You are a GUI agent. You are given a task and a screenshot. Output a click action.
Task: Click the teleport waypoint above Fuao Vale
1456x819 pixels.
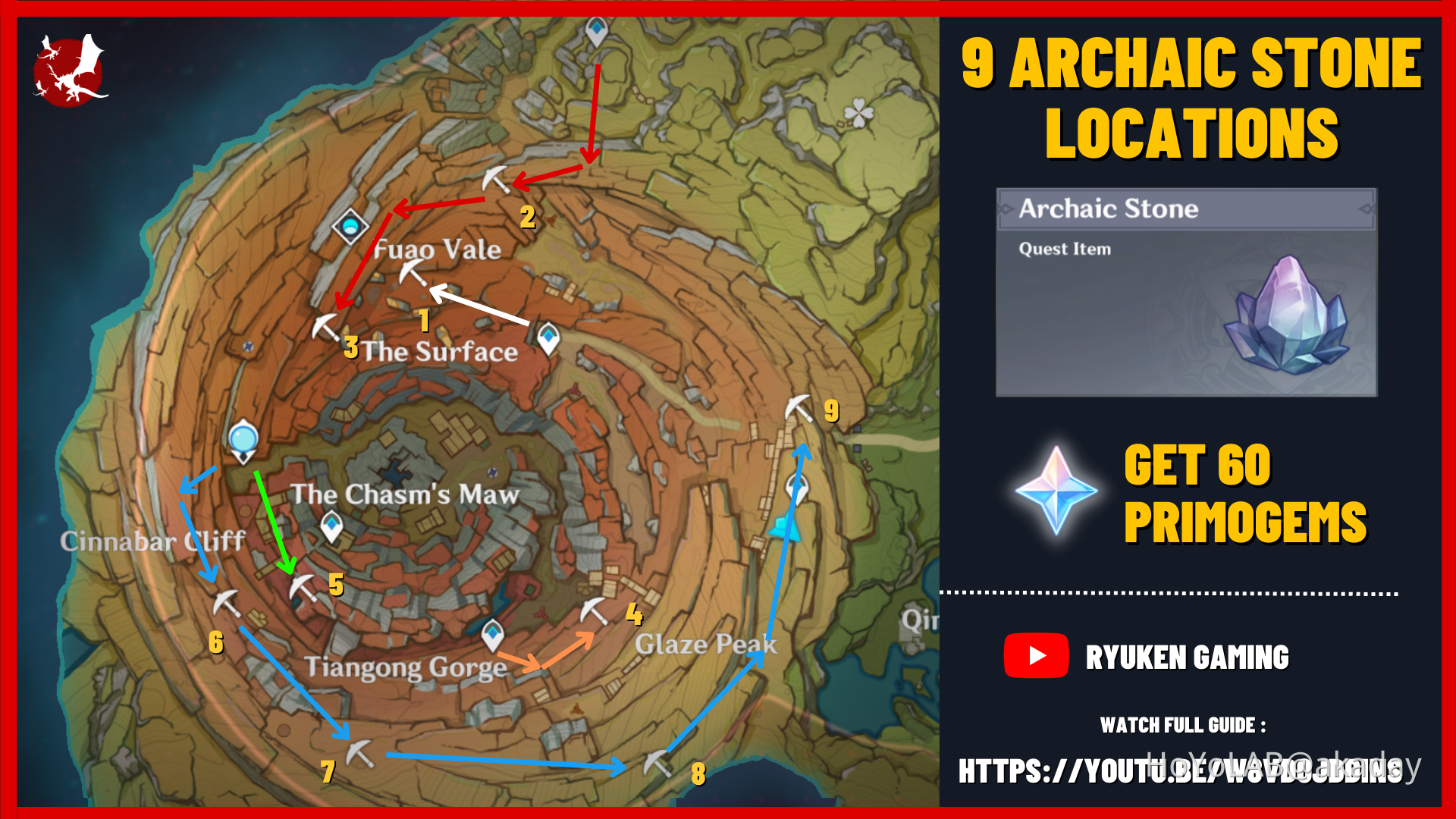(349, 226)
